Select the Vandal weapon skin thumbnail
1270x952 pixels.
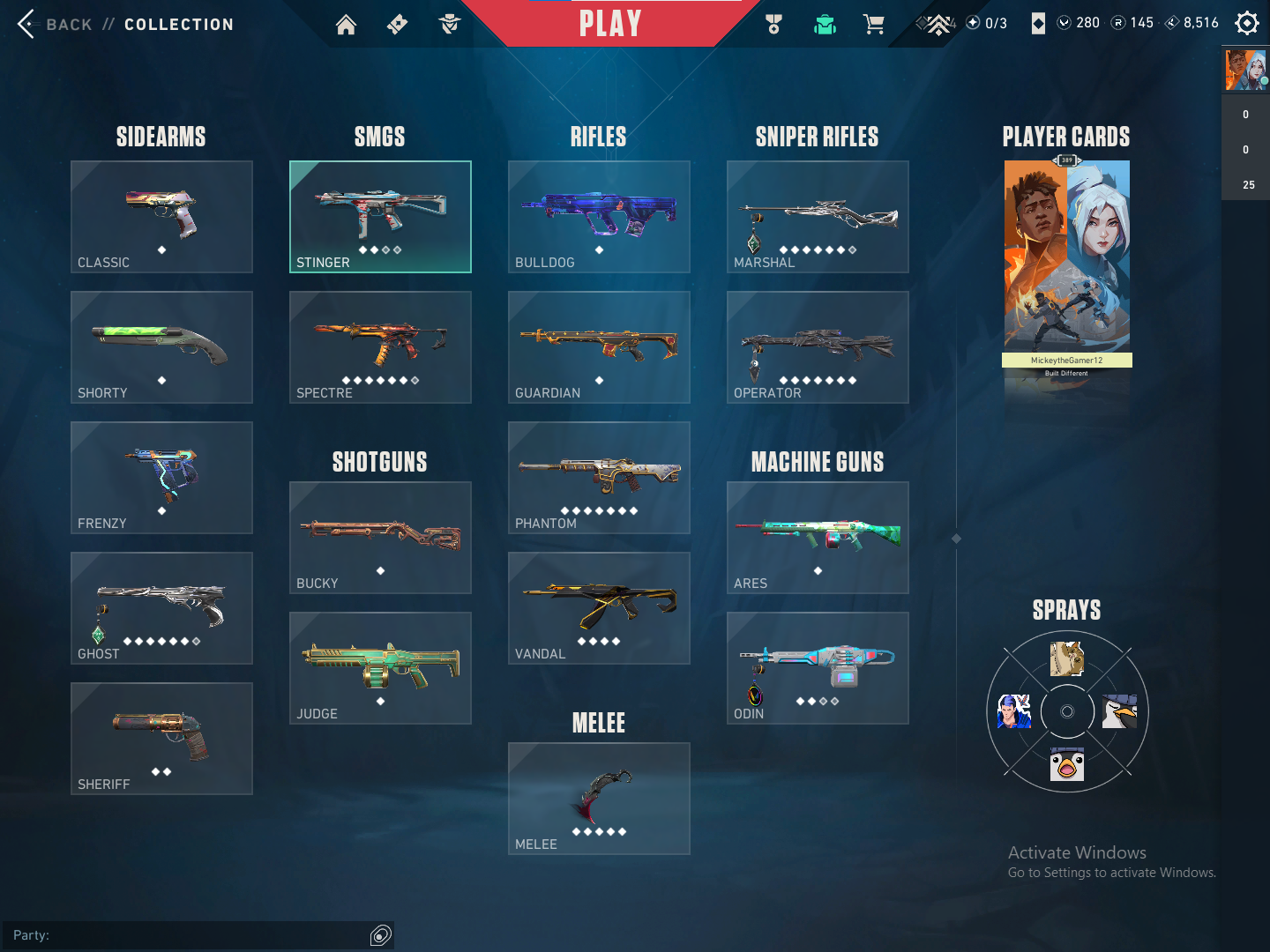pos(599,608)
